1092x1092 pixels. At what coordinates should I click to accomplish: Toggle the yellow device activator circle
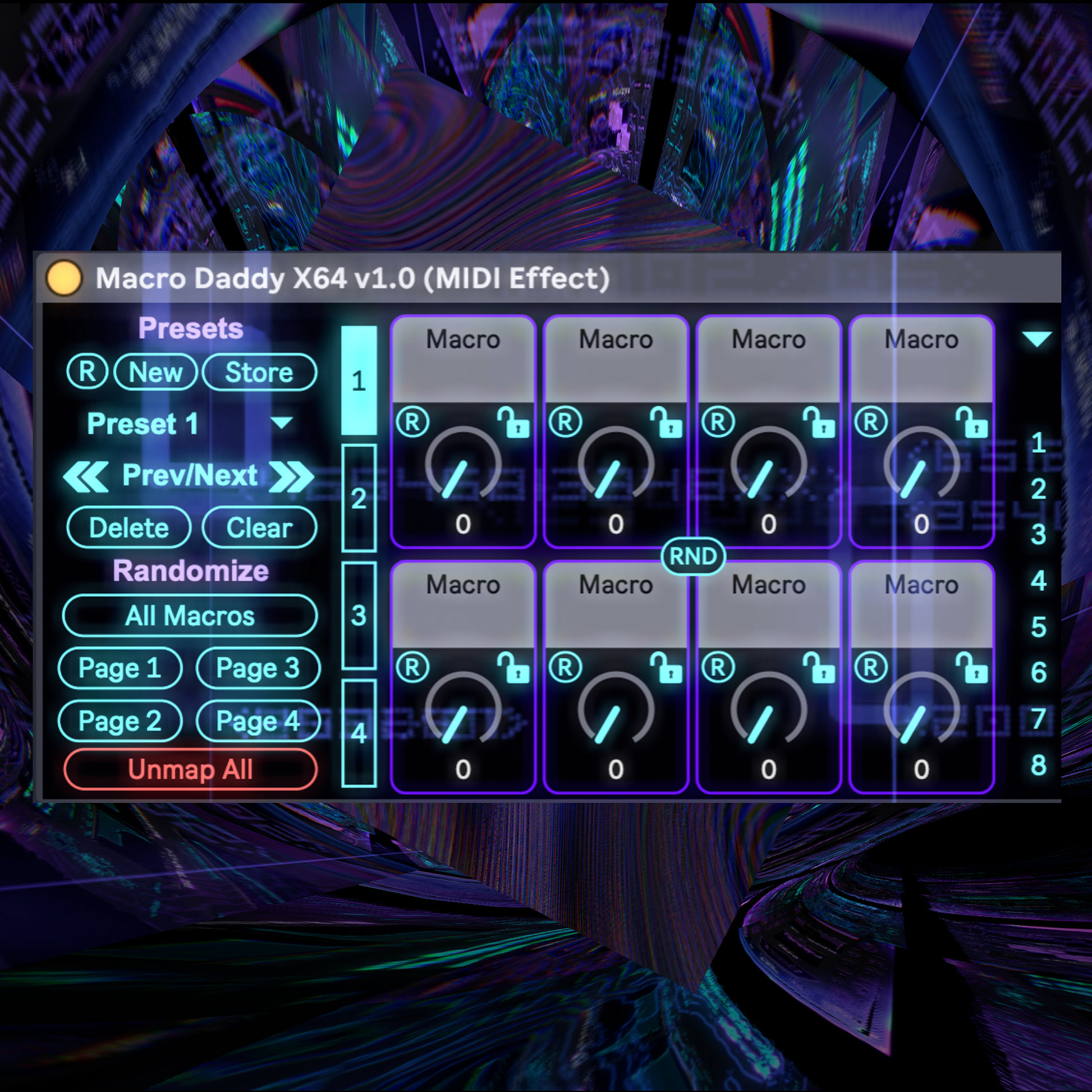click(x=65, y=278)
